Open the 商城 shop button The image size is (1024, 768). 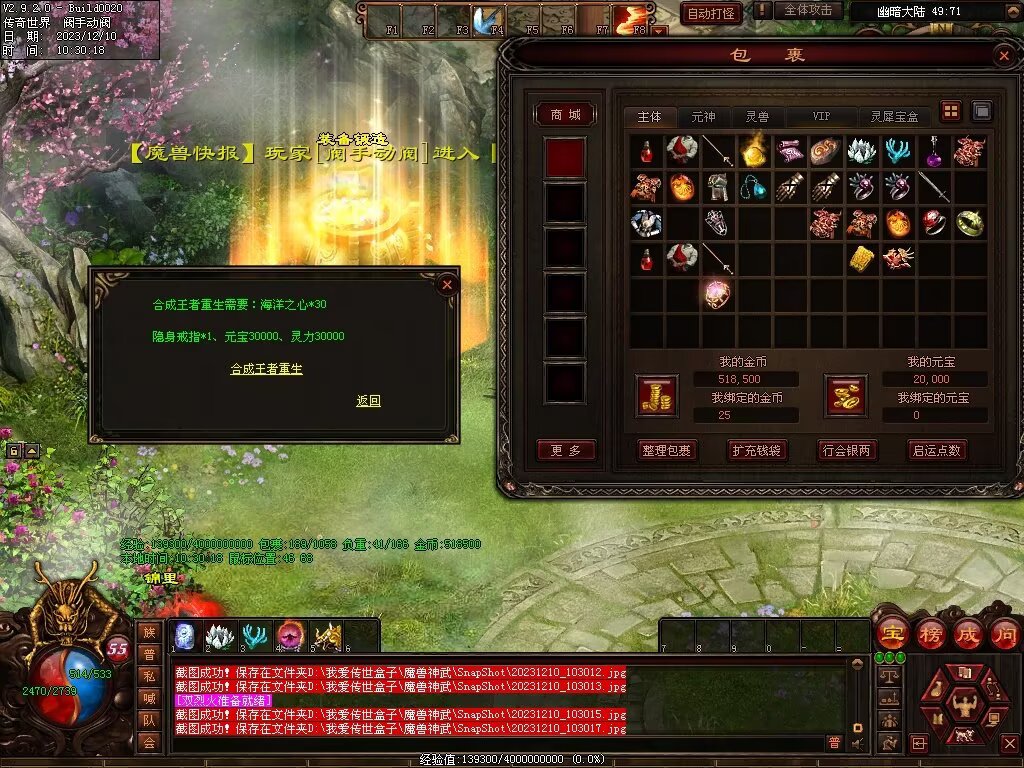pos(566,115)
